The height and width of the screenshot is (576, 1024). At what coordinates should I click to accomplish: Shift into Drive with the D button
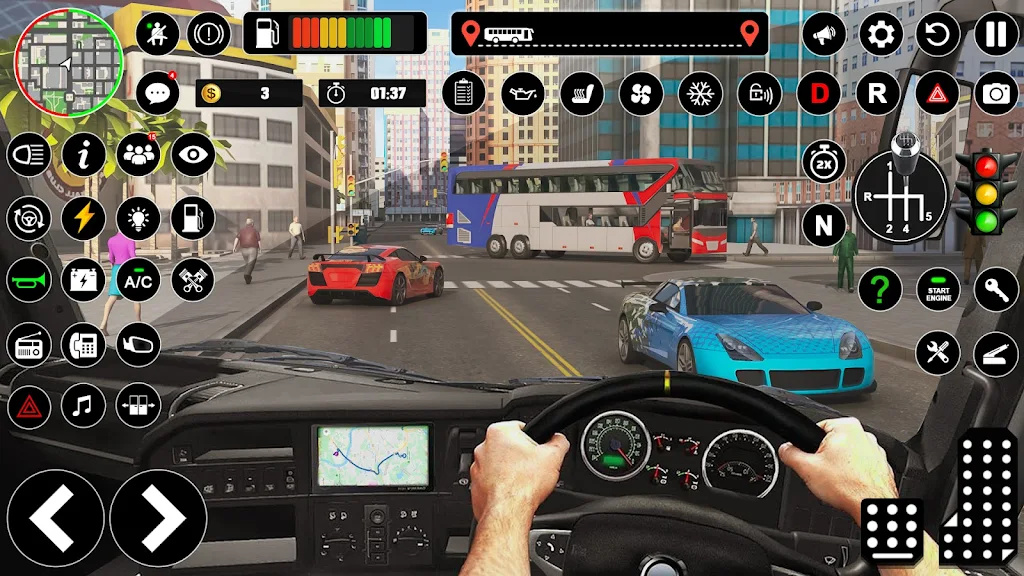pos(819,94)
